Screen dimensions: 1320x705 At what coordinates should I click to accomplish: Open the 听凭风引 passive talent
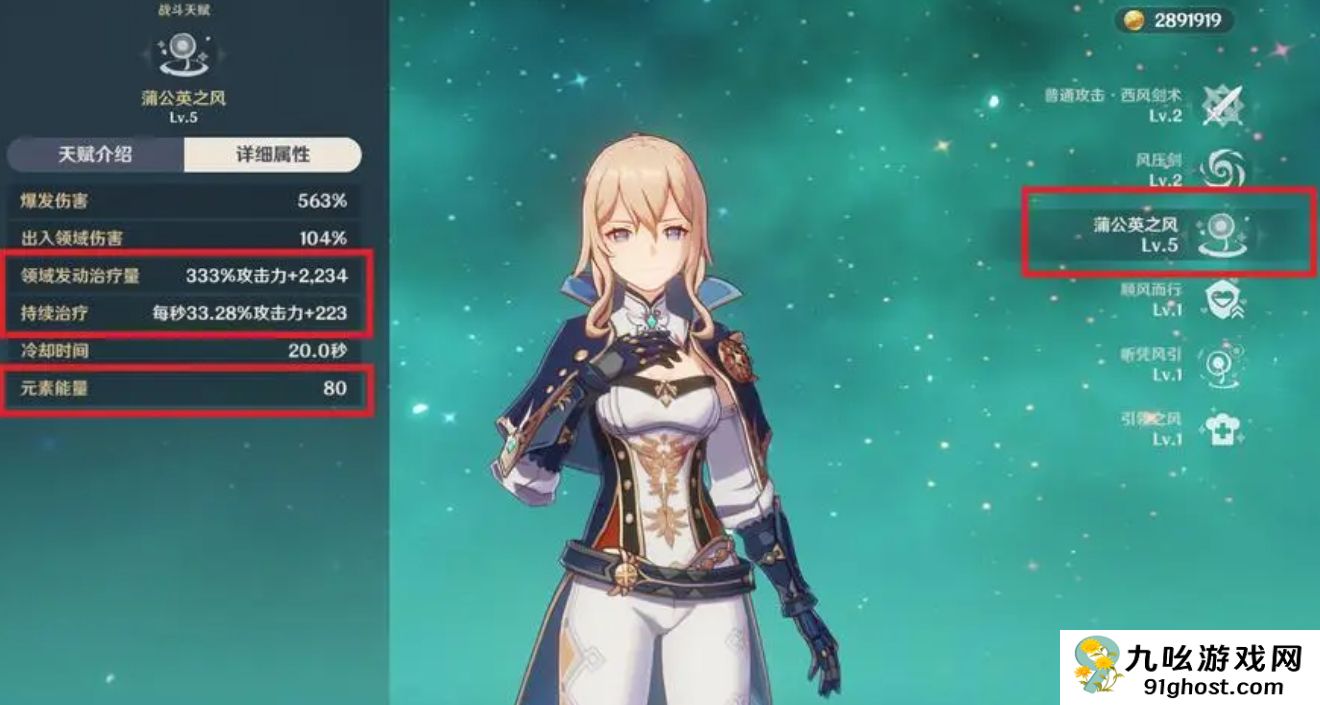tap(1221, 364)
